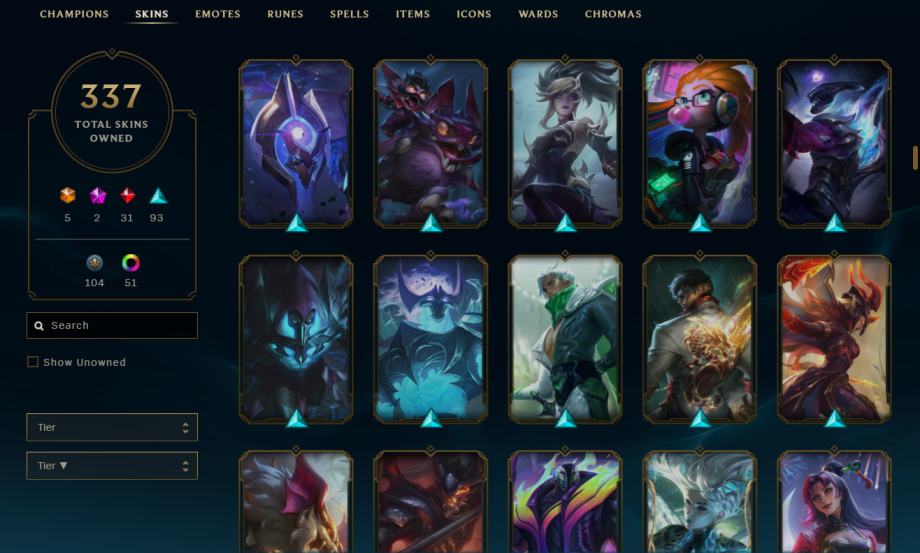Pick the fiery red dragon-armored skin card
920x553 pixels.
[834, 337]
